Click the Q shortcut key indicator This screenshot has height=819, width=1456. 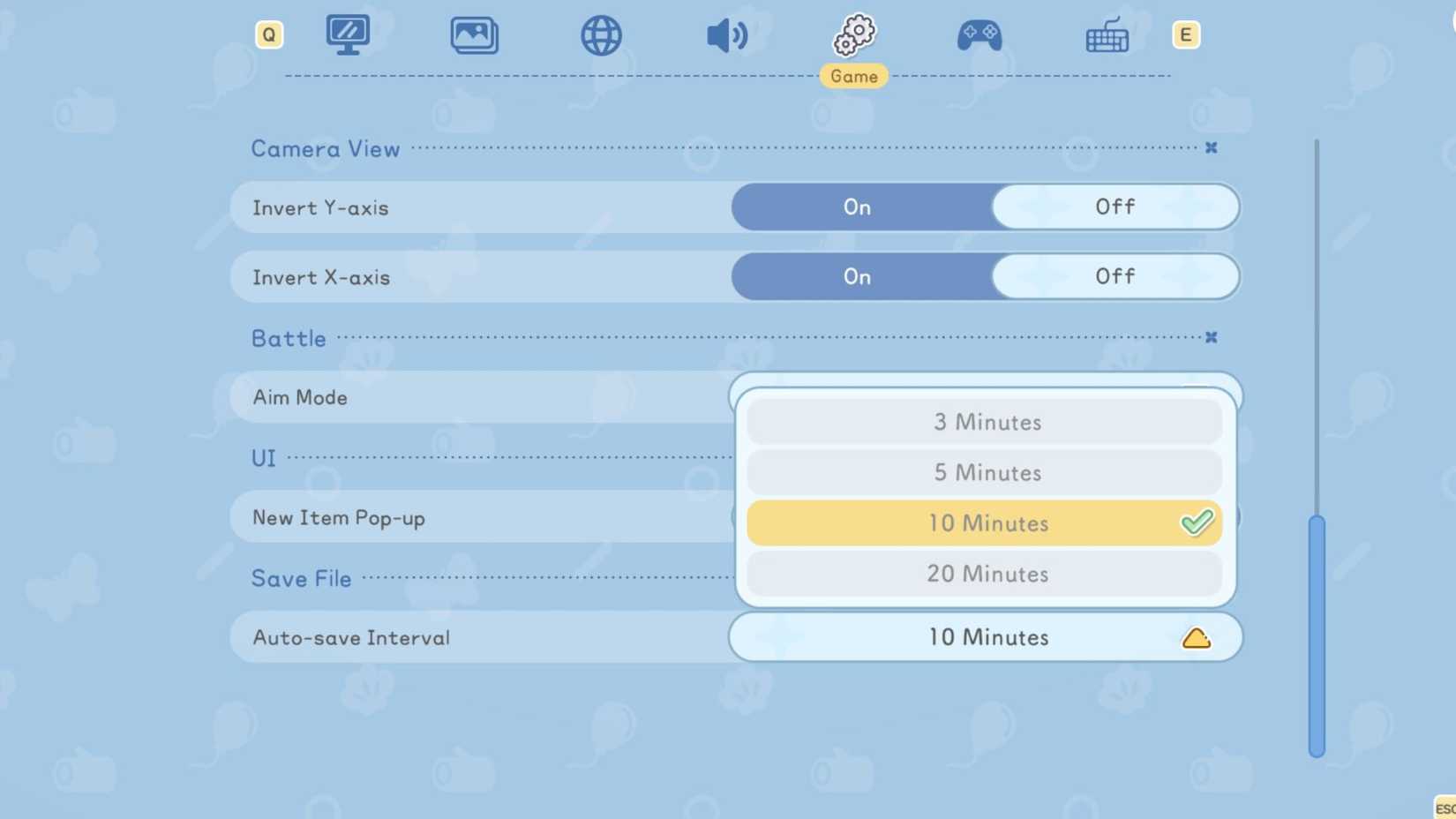pyautogui.click(x=269, y=34)
